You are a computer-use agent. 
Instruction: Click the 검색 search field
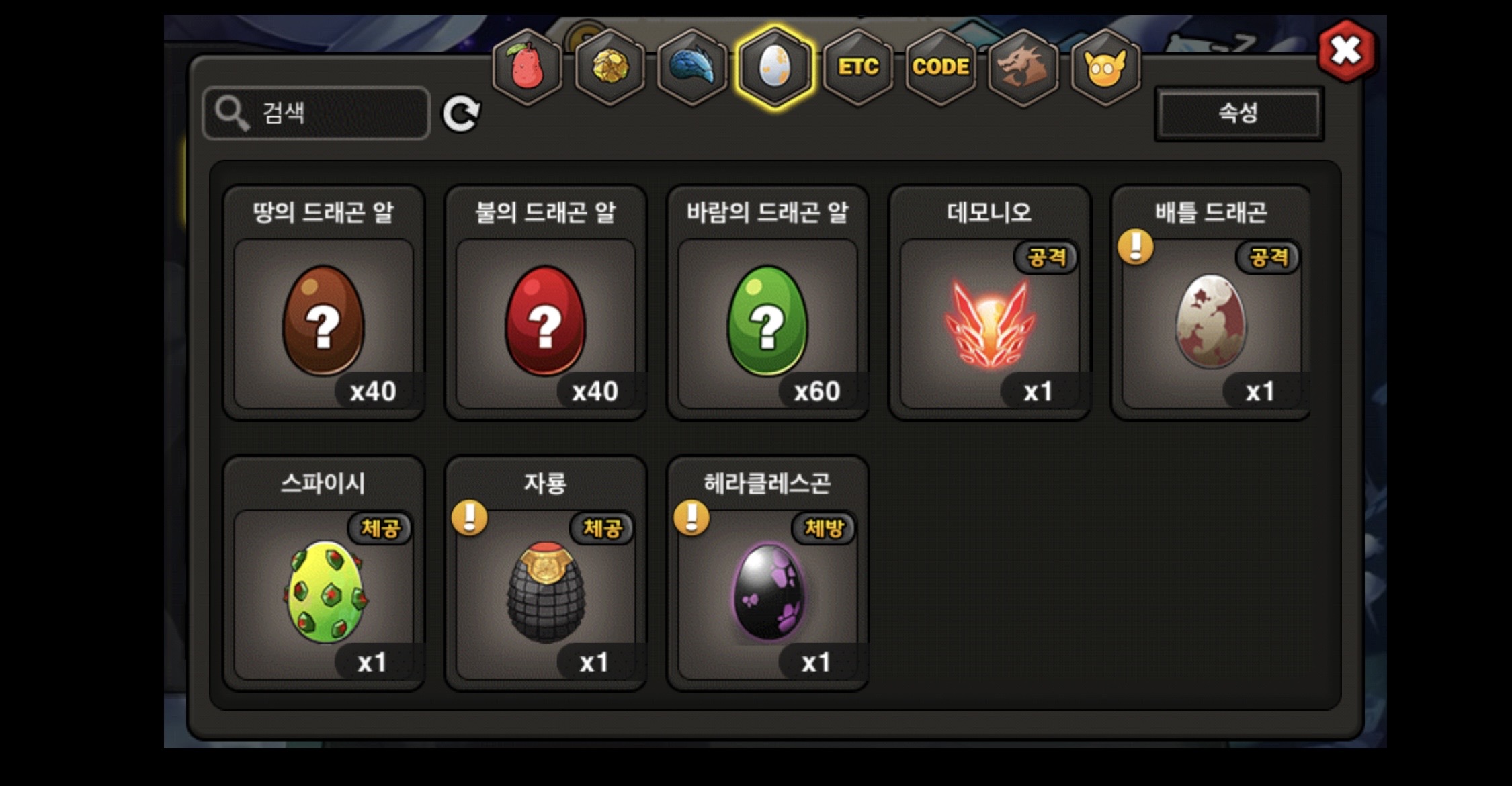[x=316, y=113]
